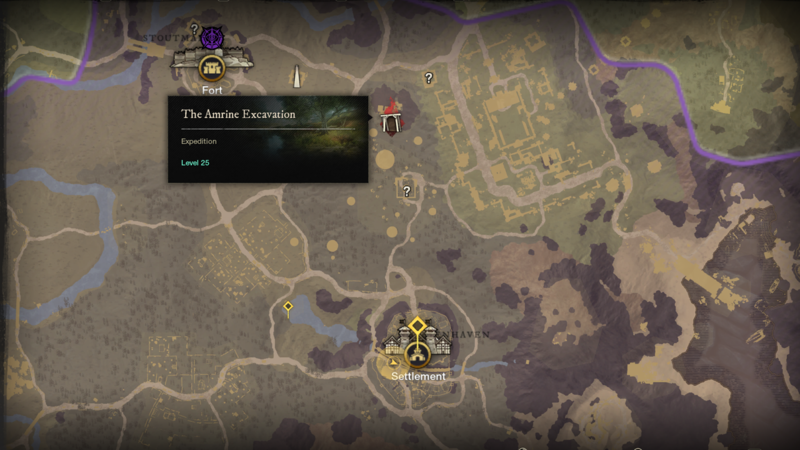Click the question mark left of the purple sigil
Image resolution: width=800 pixels, height=450 pixels.
pos(194,30)
